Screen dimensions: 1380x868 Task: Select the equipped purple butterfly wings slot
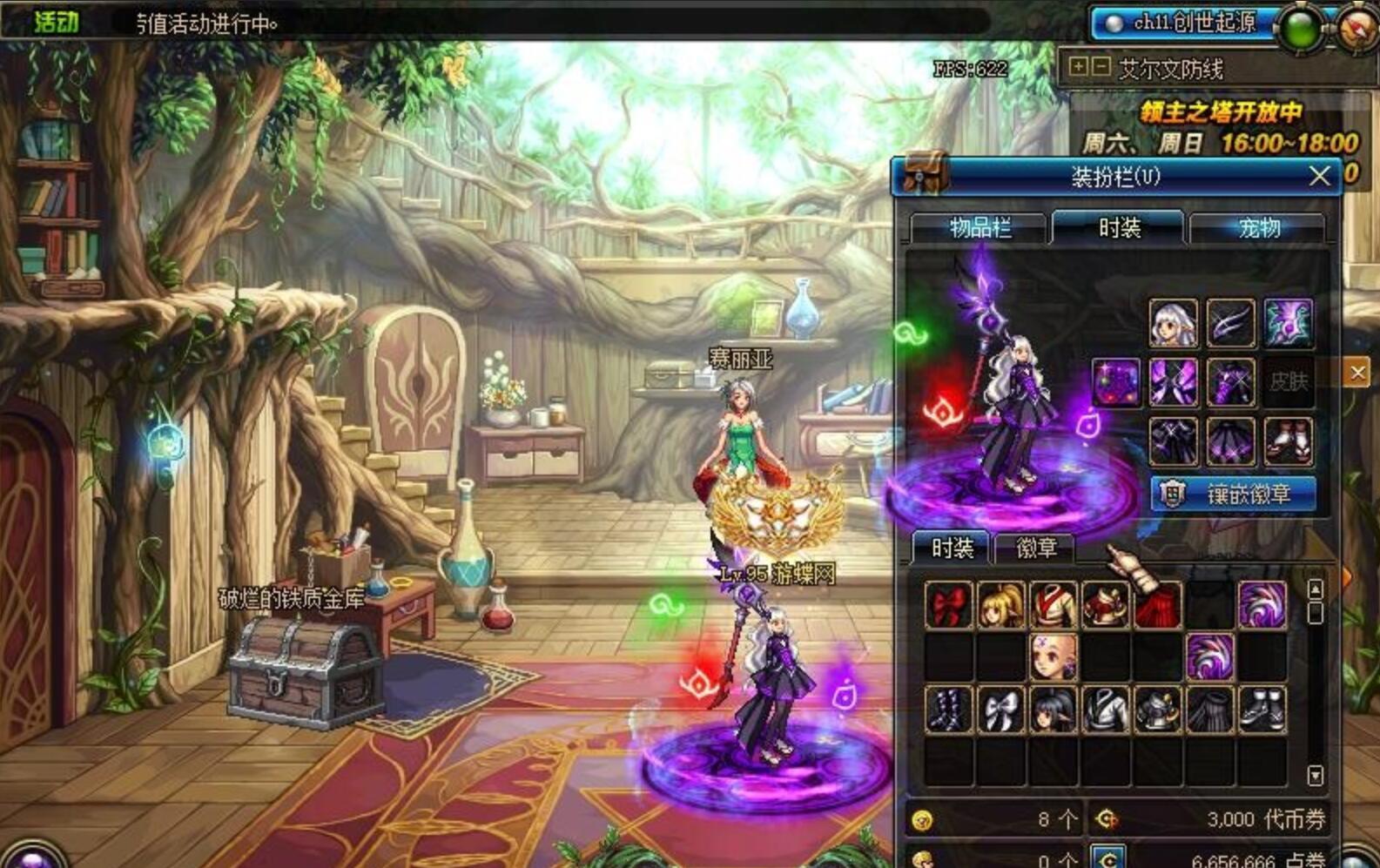1173,382
